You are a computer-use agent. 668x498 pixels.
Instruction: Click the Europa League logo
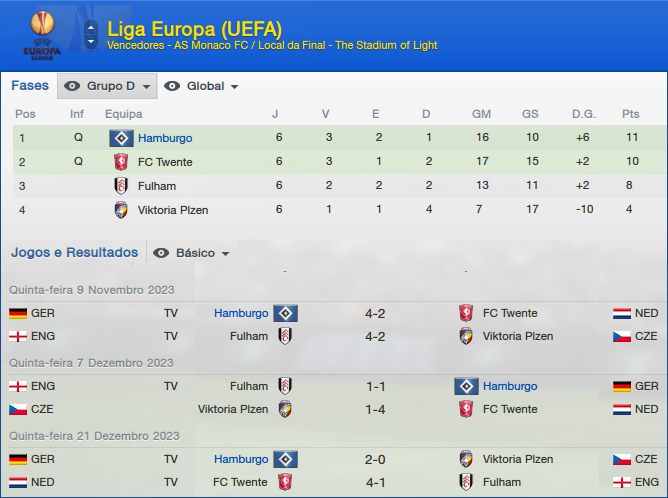coord(42,34)
